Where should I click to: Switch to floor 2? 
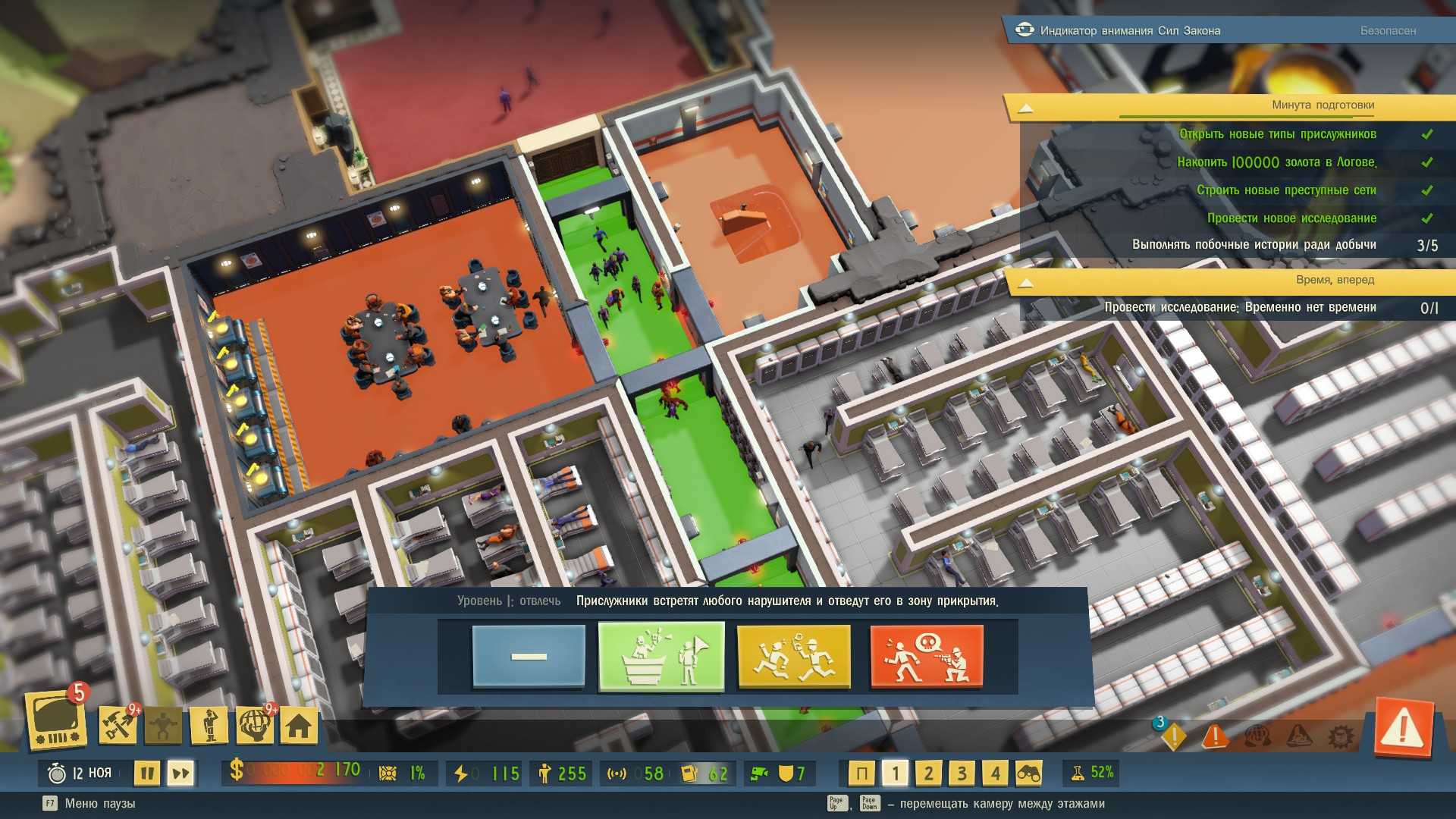point(928,773)
